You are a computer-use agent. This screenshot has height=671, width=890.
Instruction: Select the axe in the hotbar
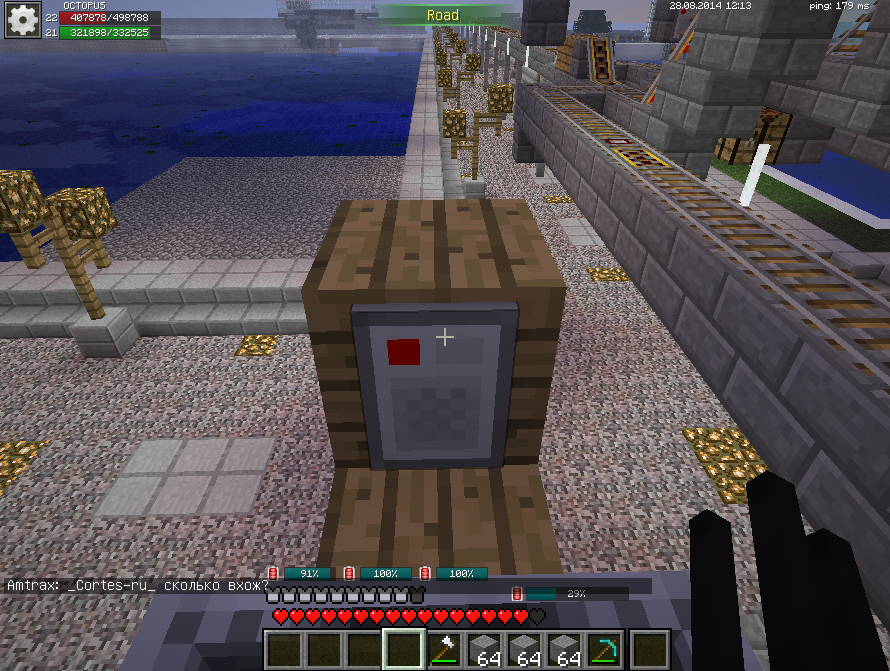(445, 650)
